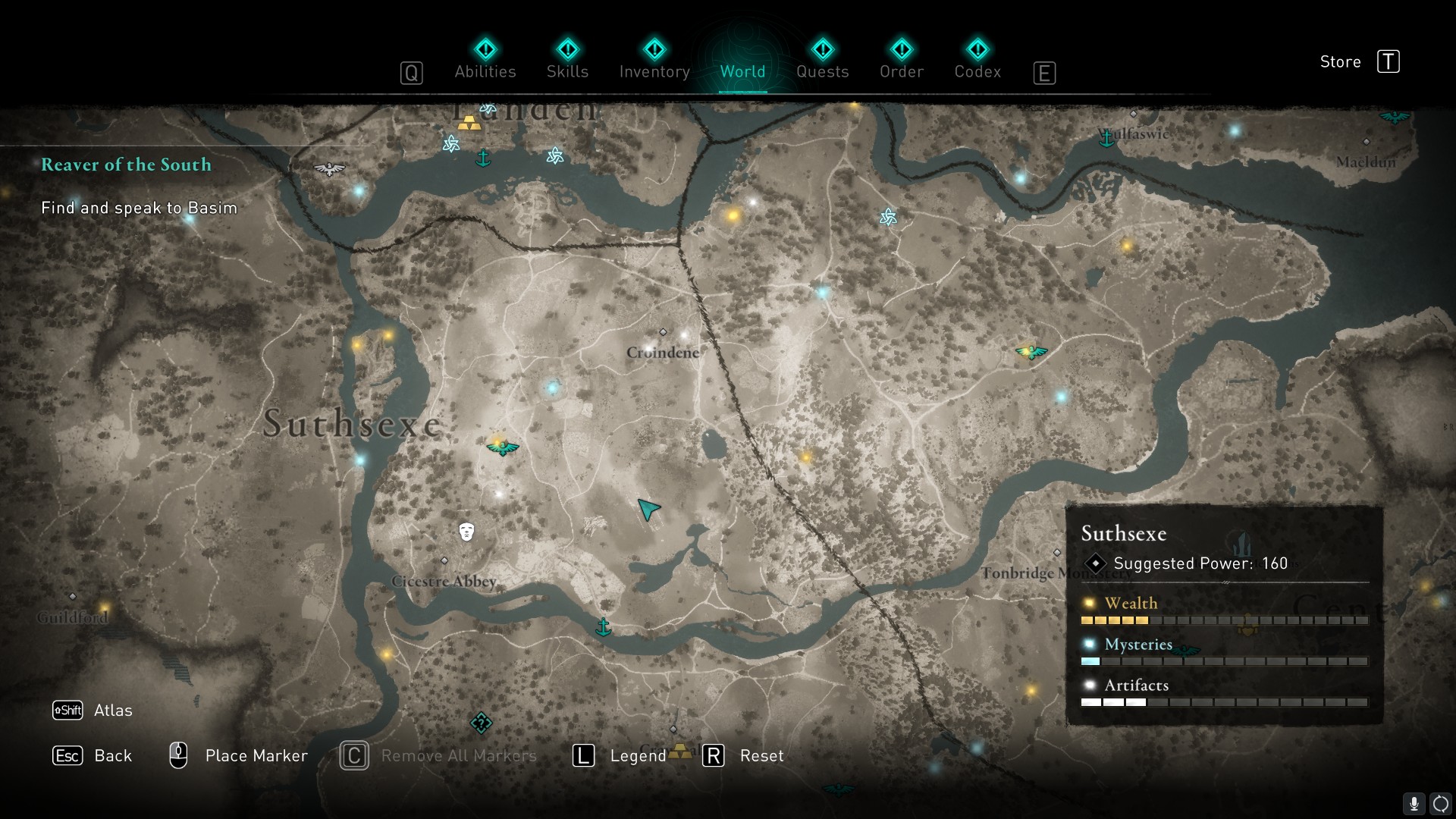Click the player arrow marker on the map
The image size is (1456, 819).
pyautogui.click(x=648, y=509)
